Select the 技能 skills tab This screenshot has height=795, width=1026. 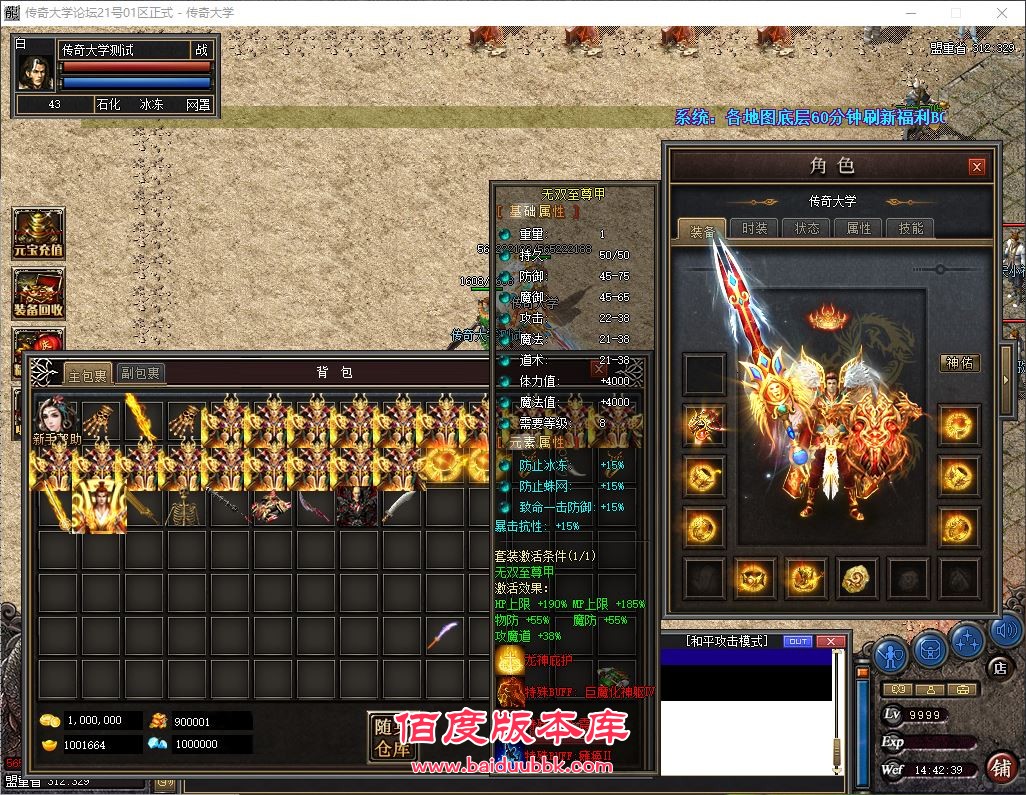pyautogui.click(x=911, y=228)
